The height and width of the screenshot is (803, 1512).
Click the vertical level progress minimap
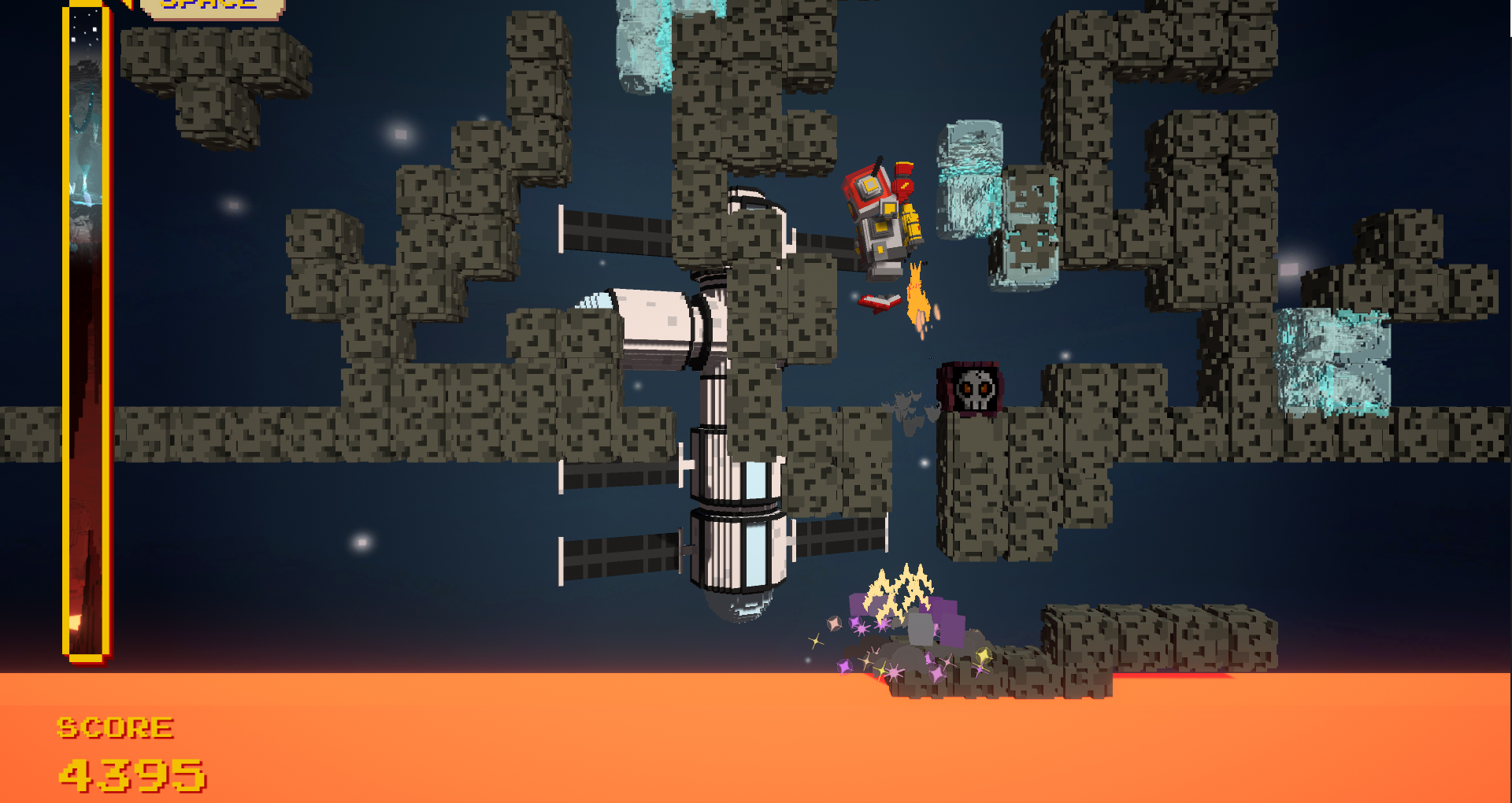86,331
